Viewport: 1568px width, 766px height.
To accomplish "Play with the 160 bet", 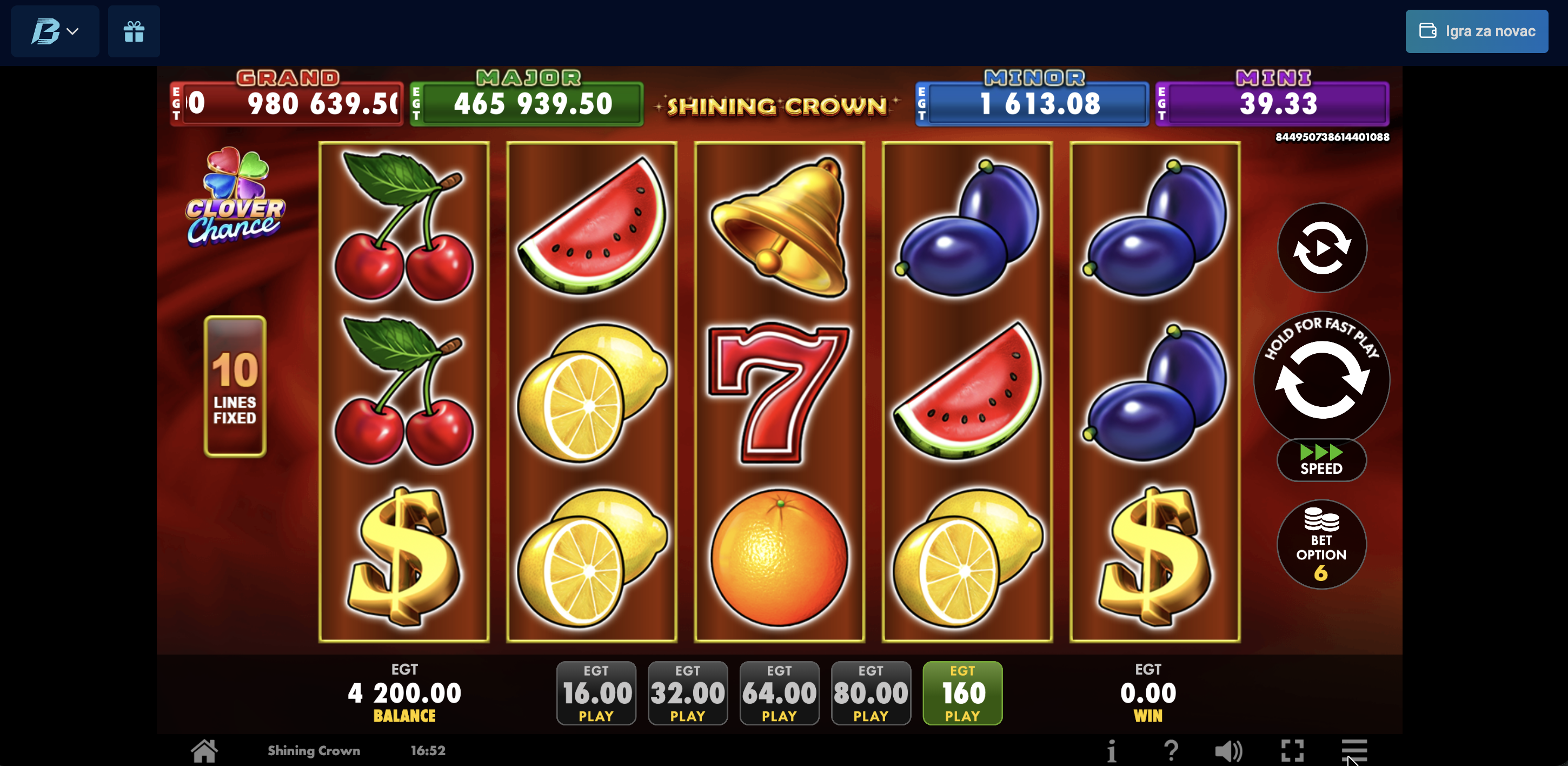I will [962, 693].
